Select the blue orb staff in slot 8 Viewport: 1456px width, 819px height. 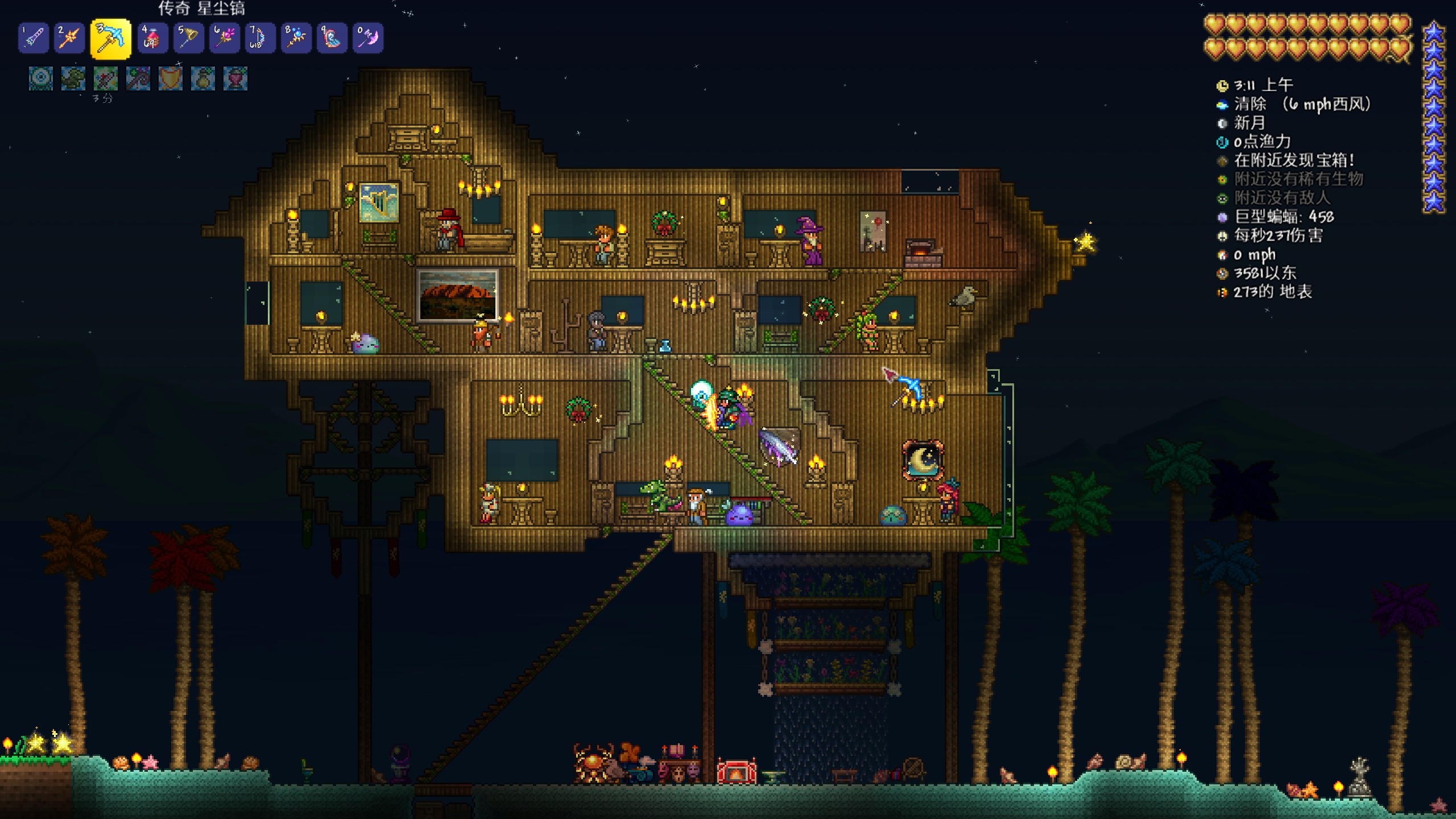(x=296, y=38)
